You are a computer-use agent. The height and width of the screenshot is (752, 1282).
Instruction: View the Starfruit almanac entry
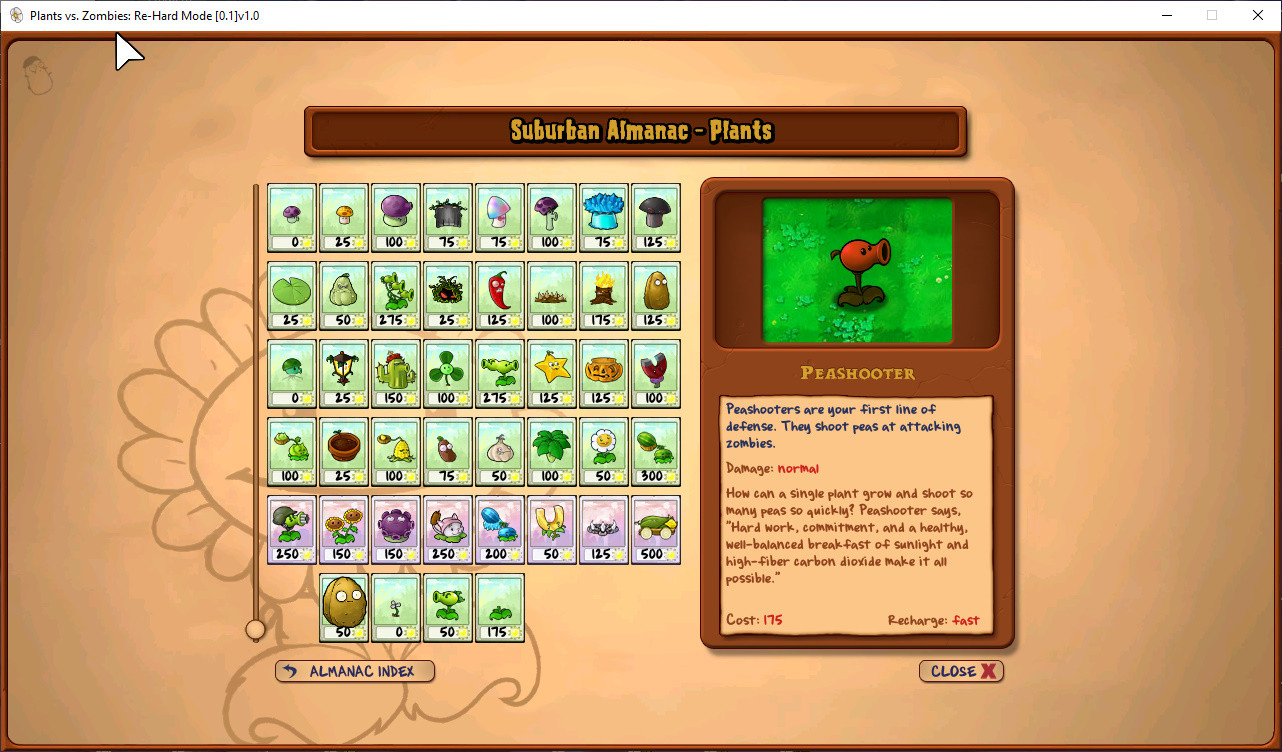click(x=552, y=373)
